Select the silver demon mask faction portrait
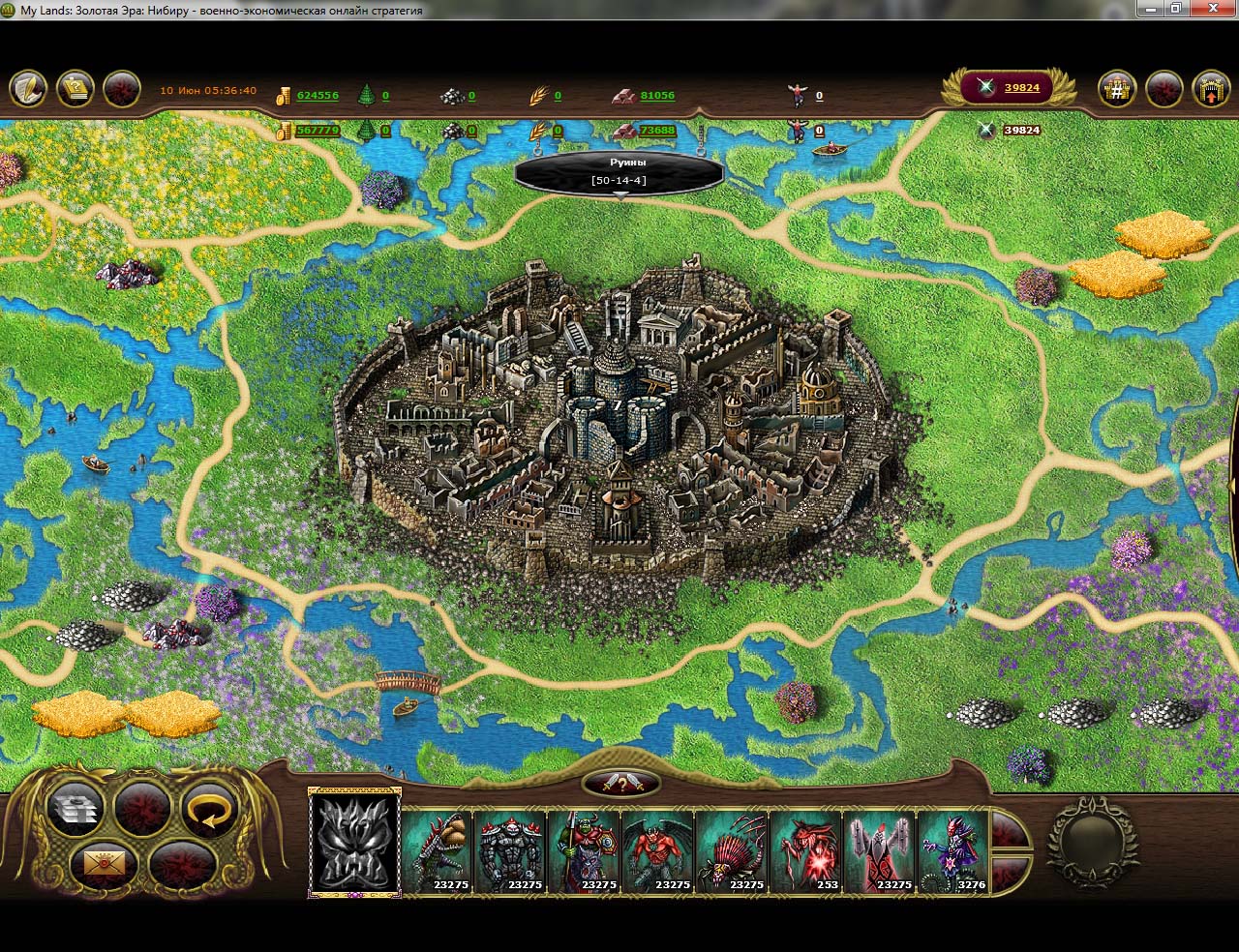The width and height of the screenshot is (1239, 952). coord(354,842)
